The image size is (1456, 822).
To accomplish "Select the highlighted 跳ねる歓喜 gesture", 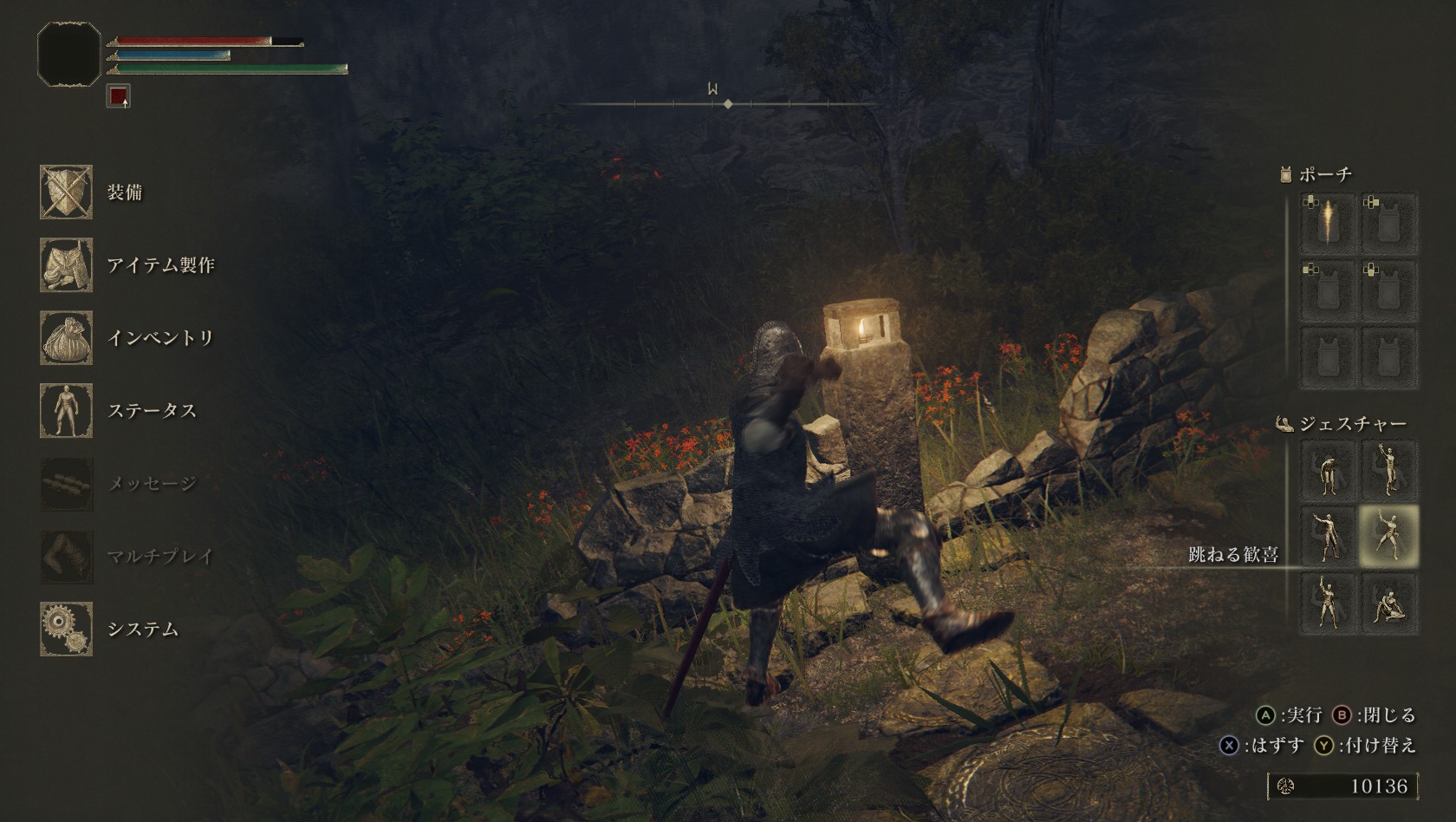I will click(x=1388, y=536).
